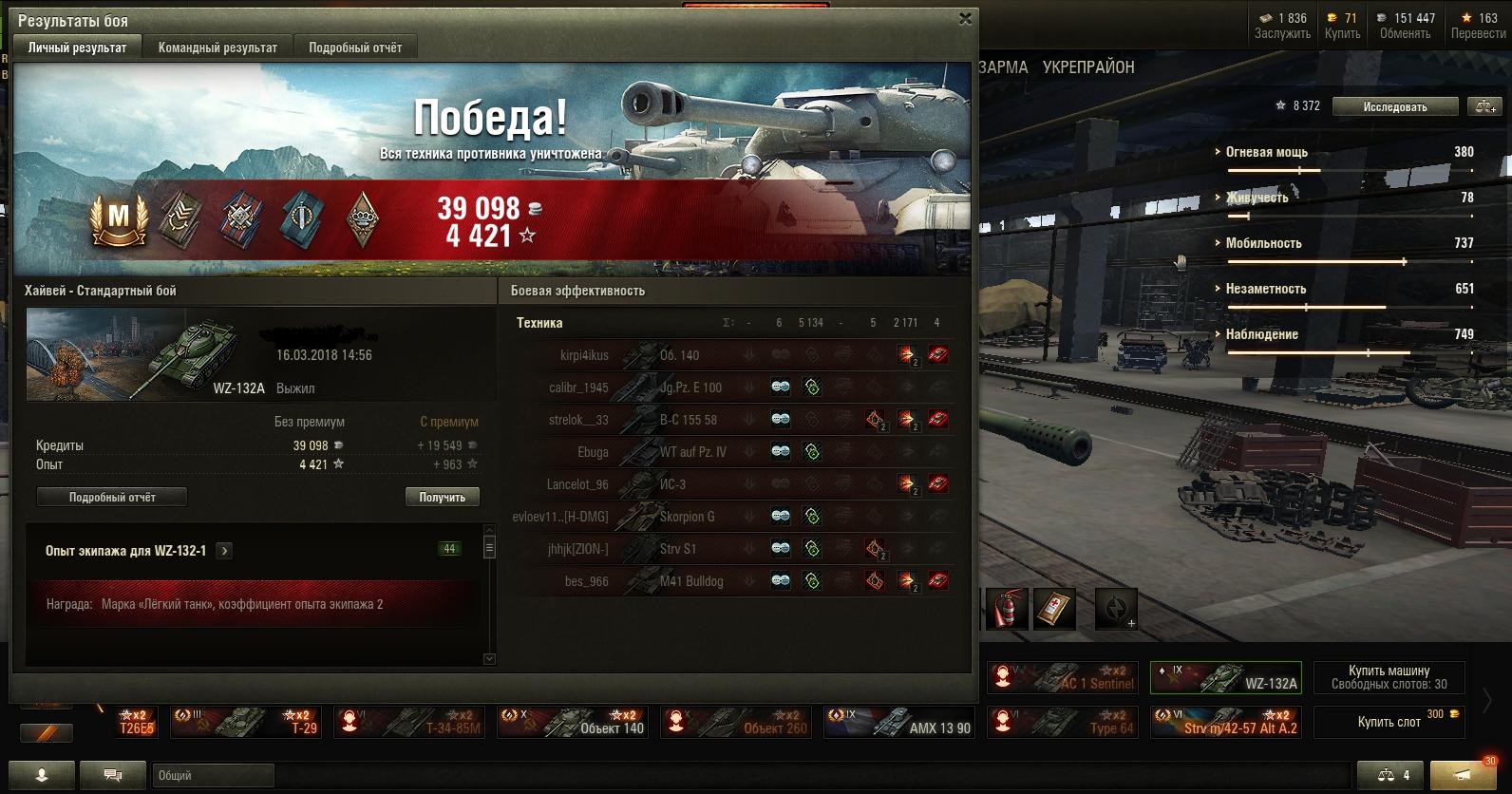Select the Личный результат tab
Image resolution: width=1512 pixels, height=794 pixels.
click(x=77, y=47)
